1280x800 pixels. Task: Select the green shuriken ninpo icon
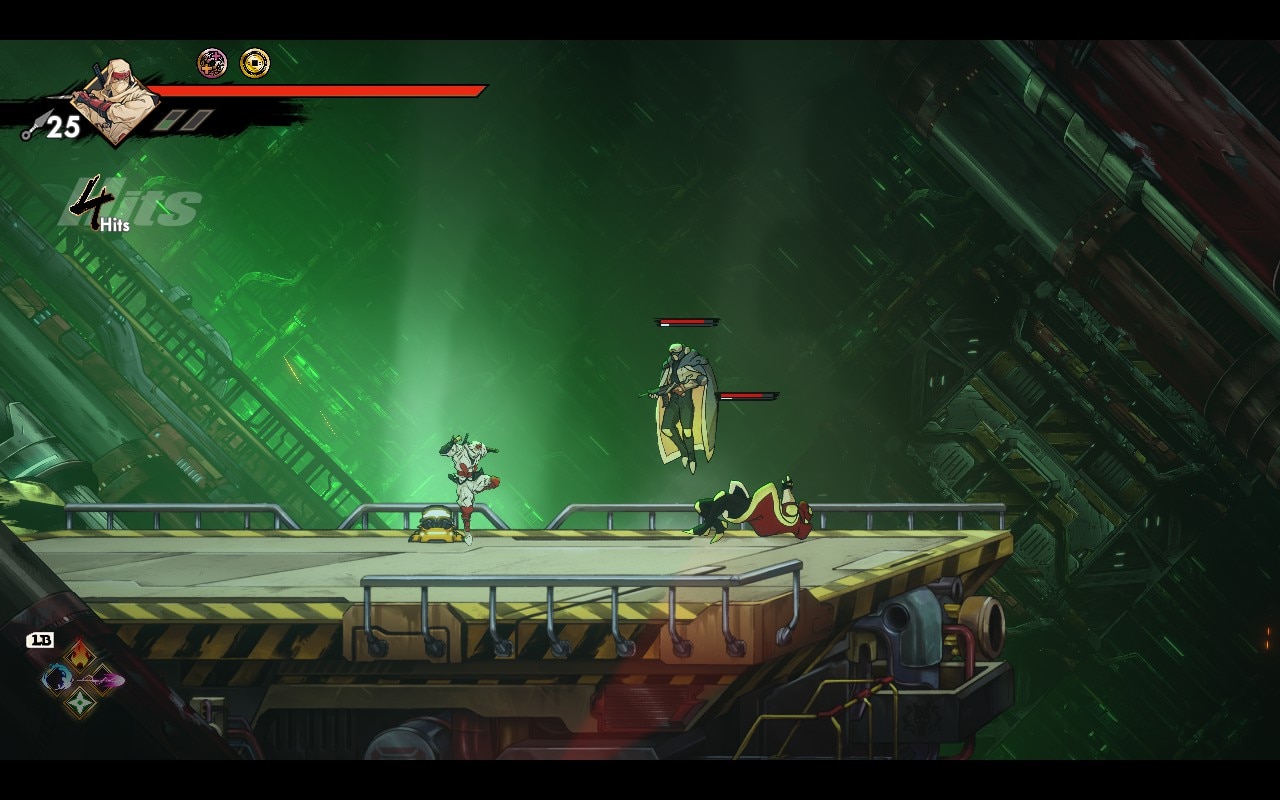[x=80, y=703]
